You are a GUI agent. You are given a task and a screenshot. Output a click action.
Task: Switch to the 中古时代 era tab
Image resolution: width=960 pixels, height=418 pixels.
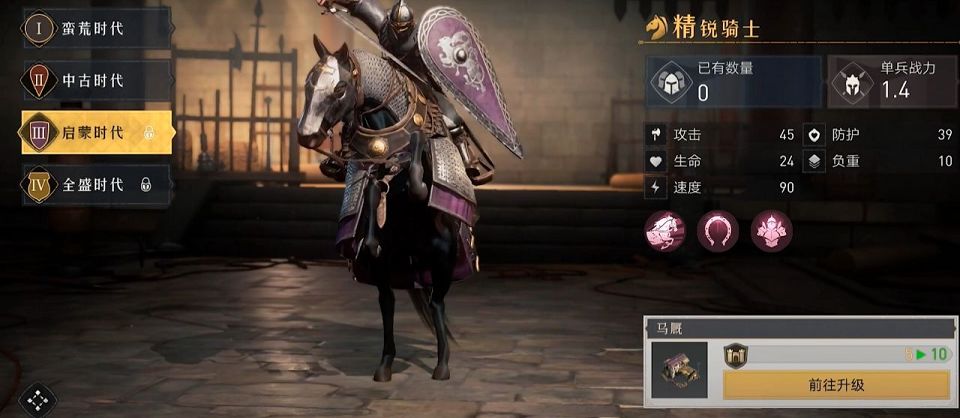(94, 80)
